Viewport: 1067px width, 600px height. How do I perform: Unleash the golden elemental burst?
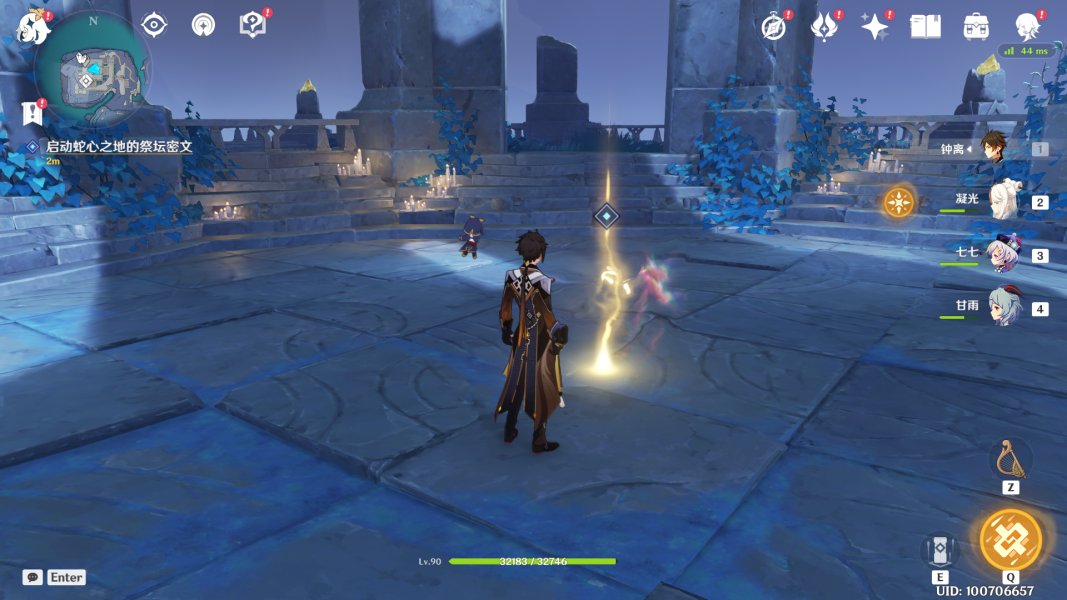1010,540
